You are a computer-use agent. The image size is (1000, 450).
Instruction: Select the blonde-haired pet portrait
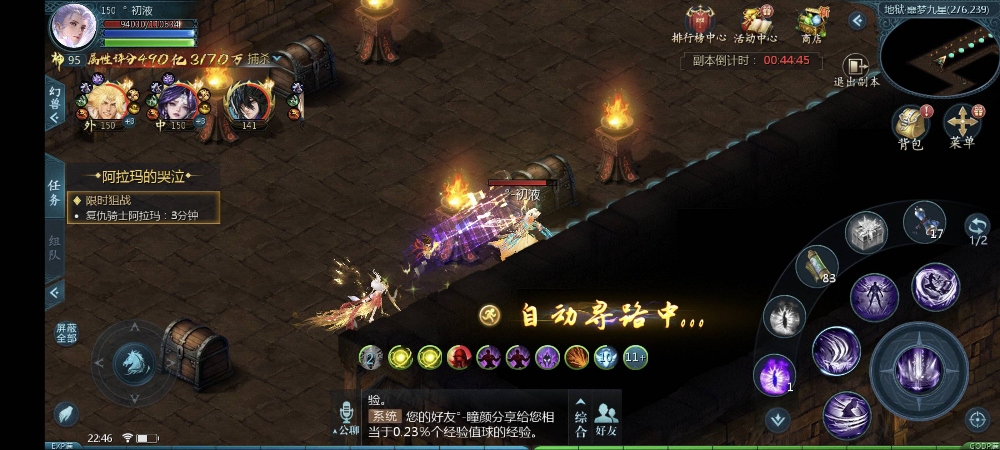[103, 101]
